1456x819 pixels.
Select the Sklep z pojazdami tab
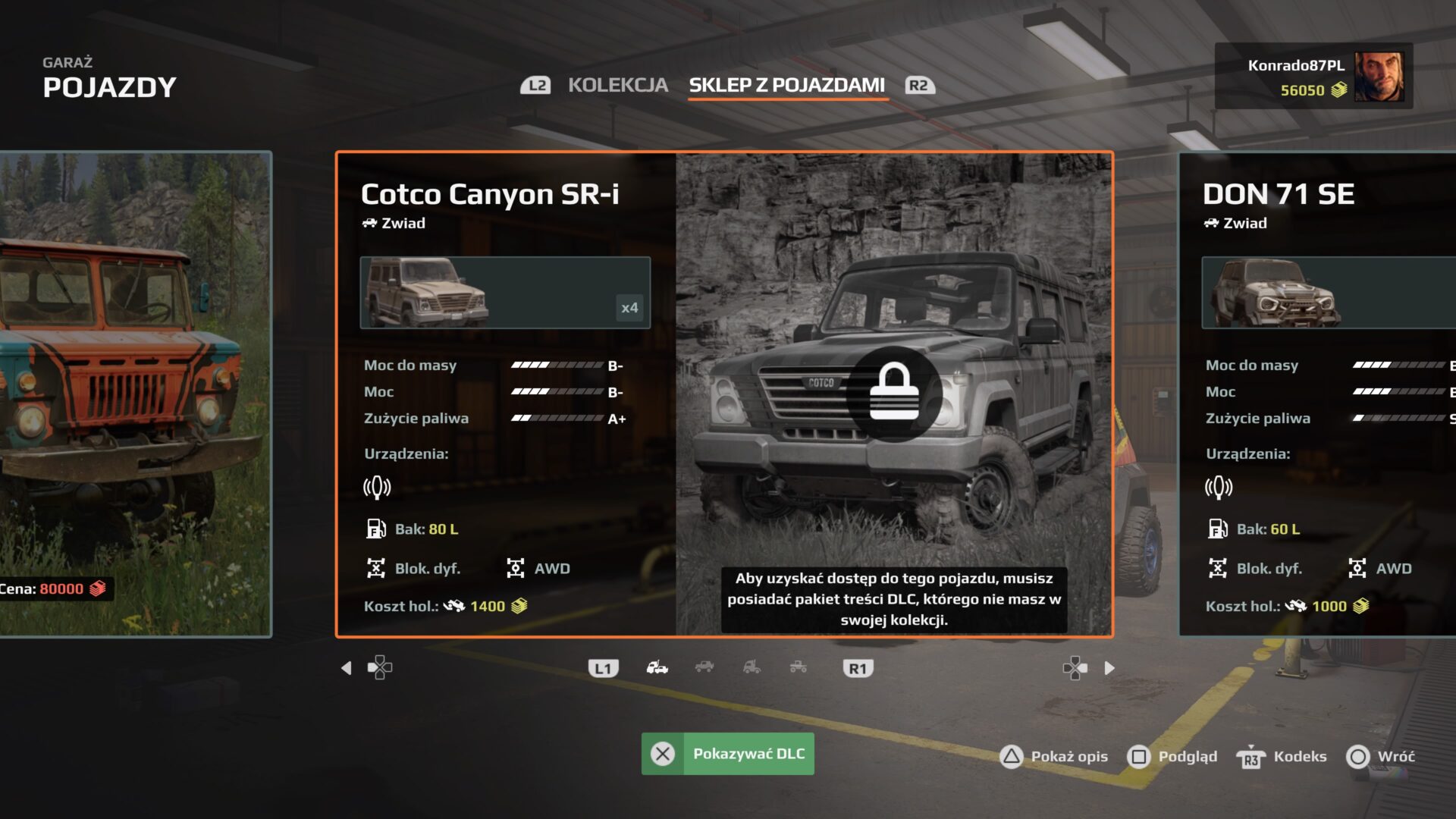pos(786,85)
